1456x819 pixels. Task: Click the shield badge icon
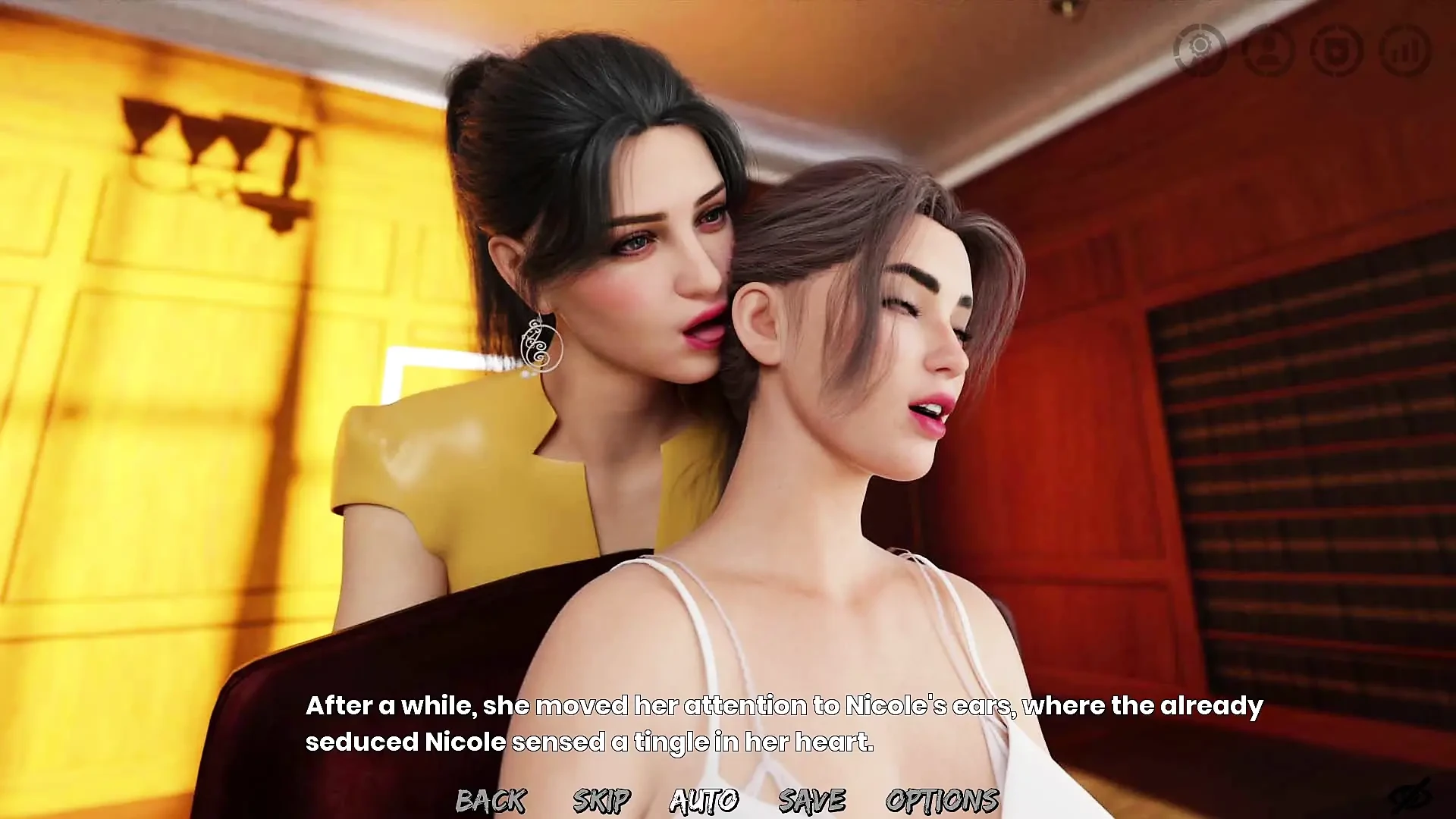[x=1337, y=49]
